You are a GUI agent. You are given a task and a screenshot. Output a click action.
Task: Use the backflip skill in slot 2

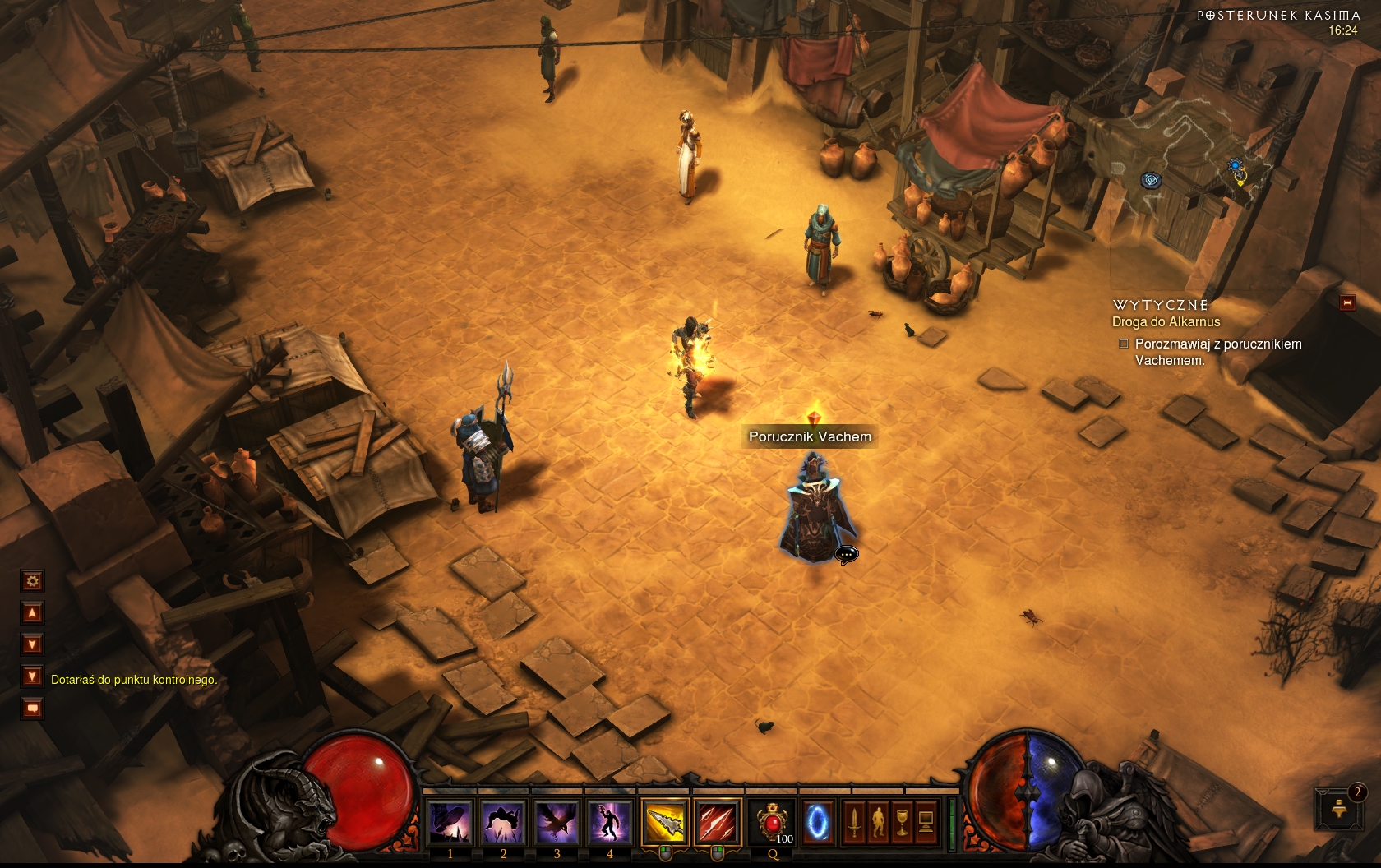(x=503, y=821)
